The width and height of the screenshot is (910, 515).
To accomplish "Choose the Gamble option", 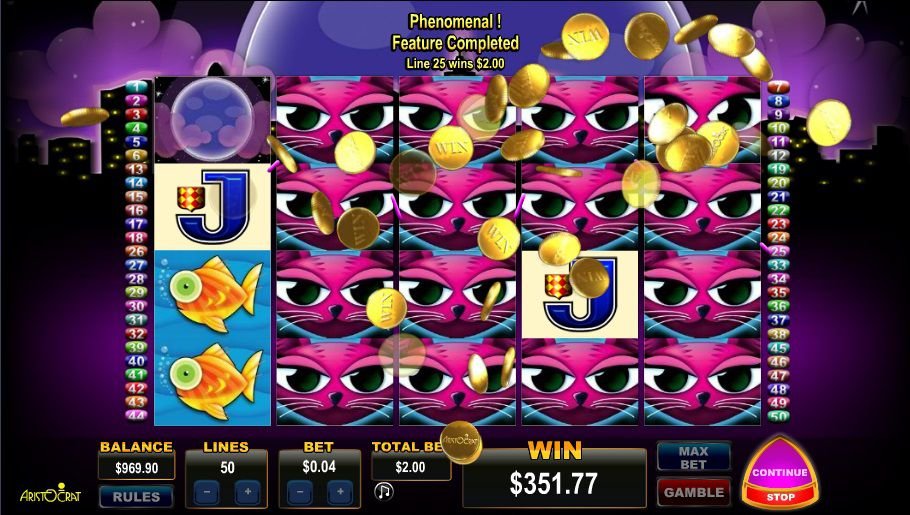I will pos(693,492).
